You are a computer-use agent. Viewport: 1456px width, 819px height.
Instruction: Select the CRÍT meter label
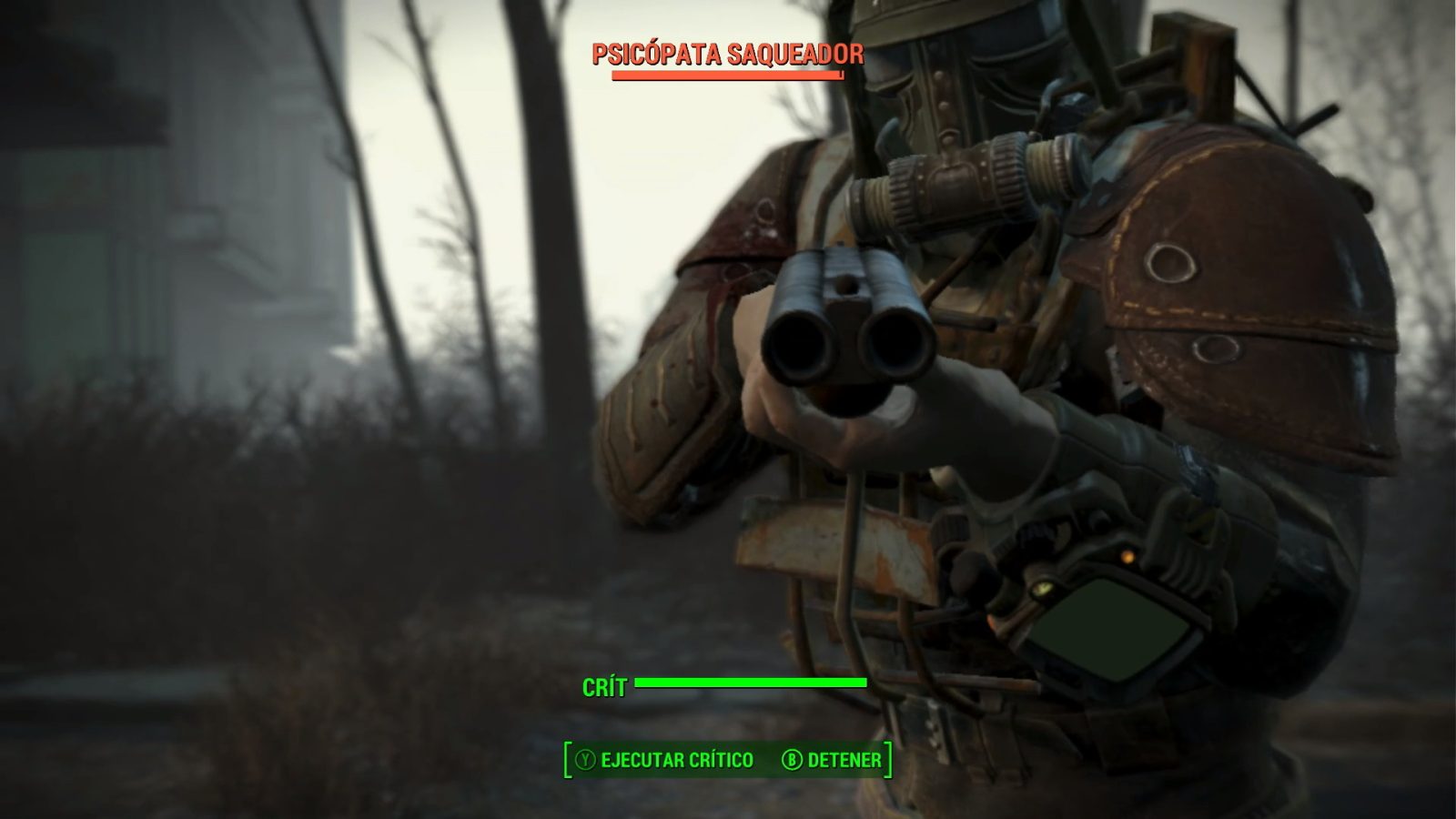click(x=603, y=687)
